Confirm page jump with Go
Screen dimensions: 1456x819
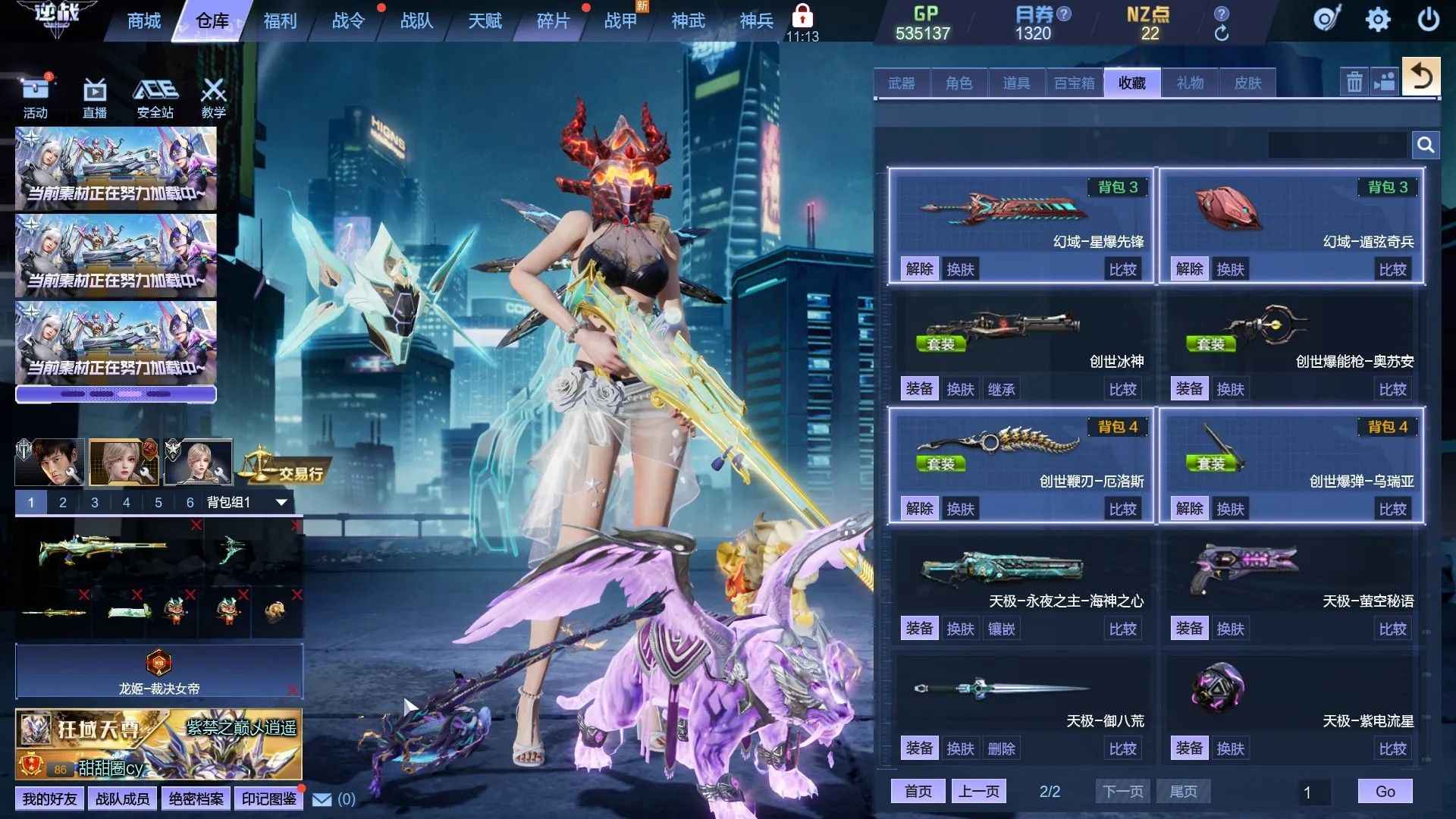[1385, 792]
